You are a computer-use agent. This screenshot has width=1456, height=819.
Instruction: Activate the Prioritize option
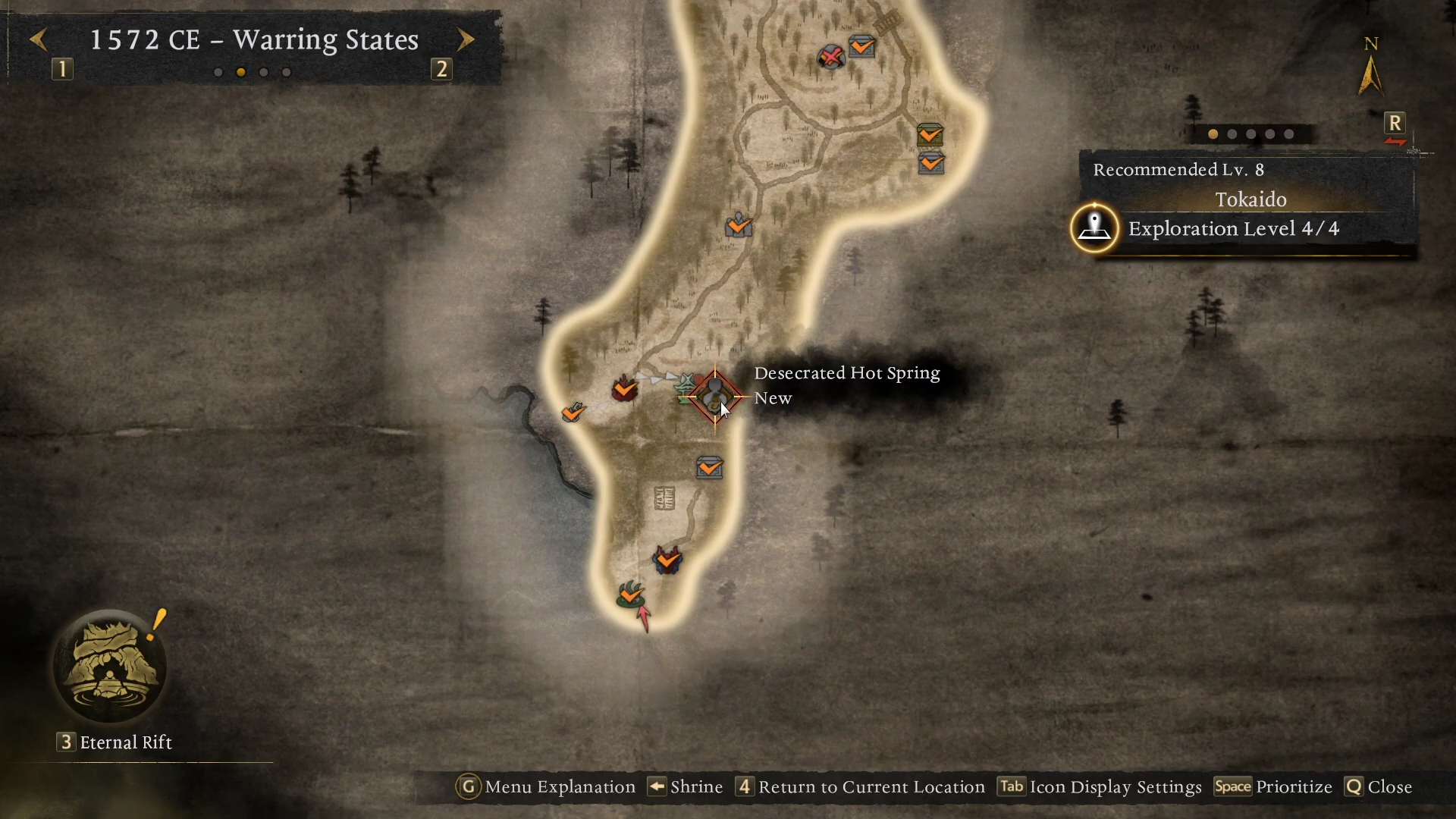click(x=1273, y=787)
